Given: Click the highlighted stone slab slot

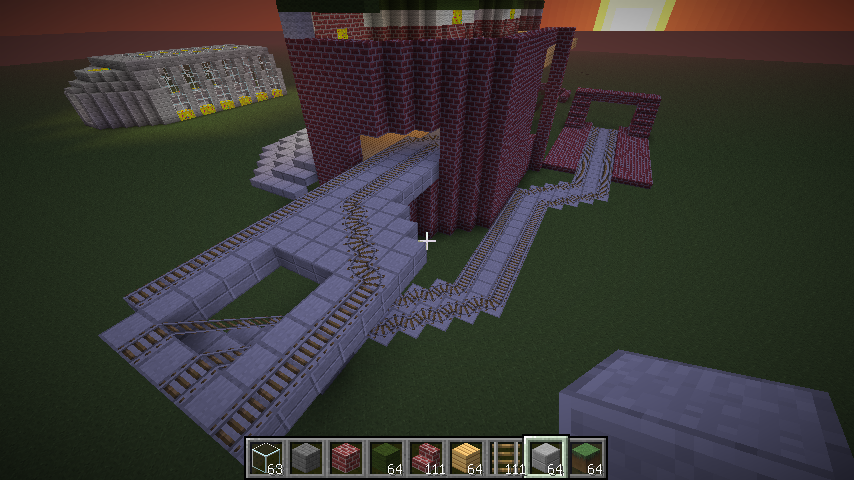Looking at the screenshot, I should [546, 458].
